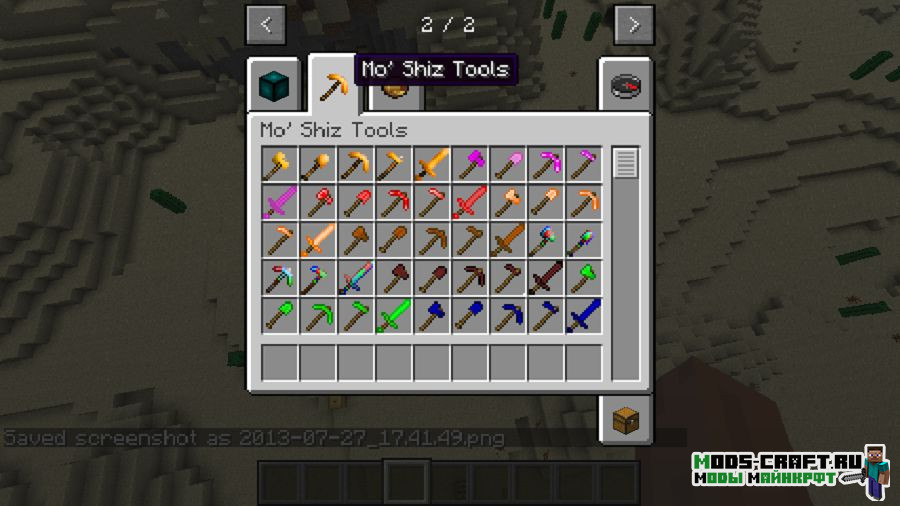The width and height of the screenshot is (900, 506).
Task: Go to the next creative tab page
Action: 634,25
